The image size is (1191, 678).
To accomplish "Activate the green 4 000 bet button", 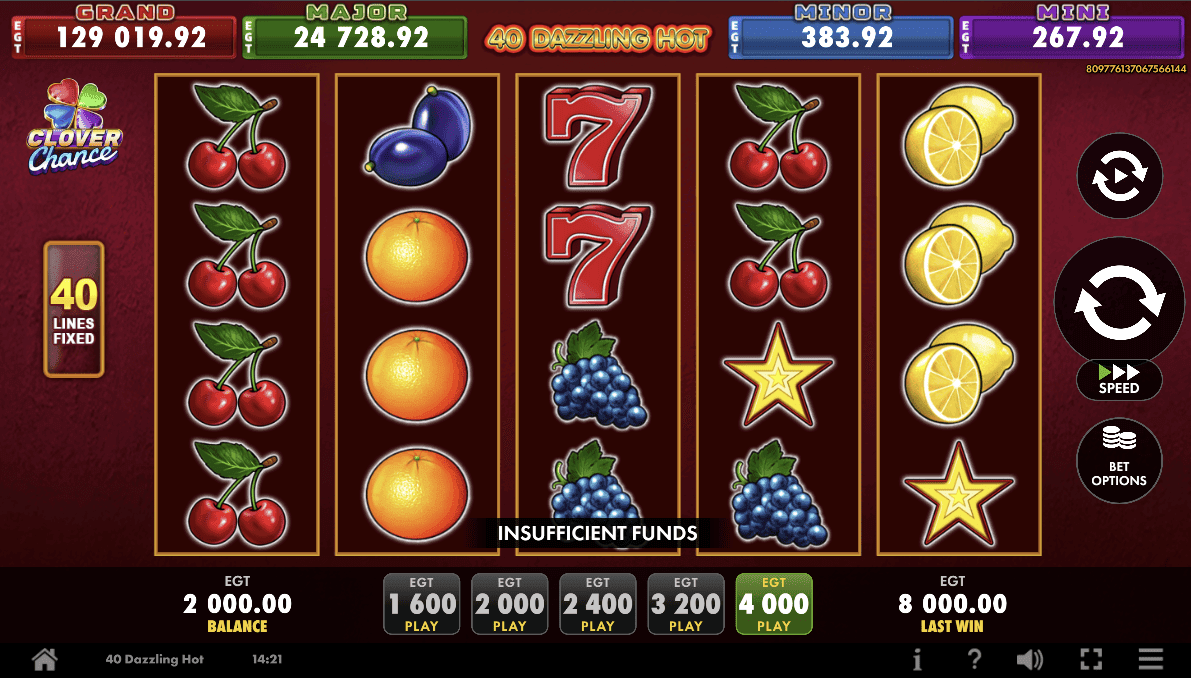I will coord(774,604).
